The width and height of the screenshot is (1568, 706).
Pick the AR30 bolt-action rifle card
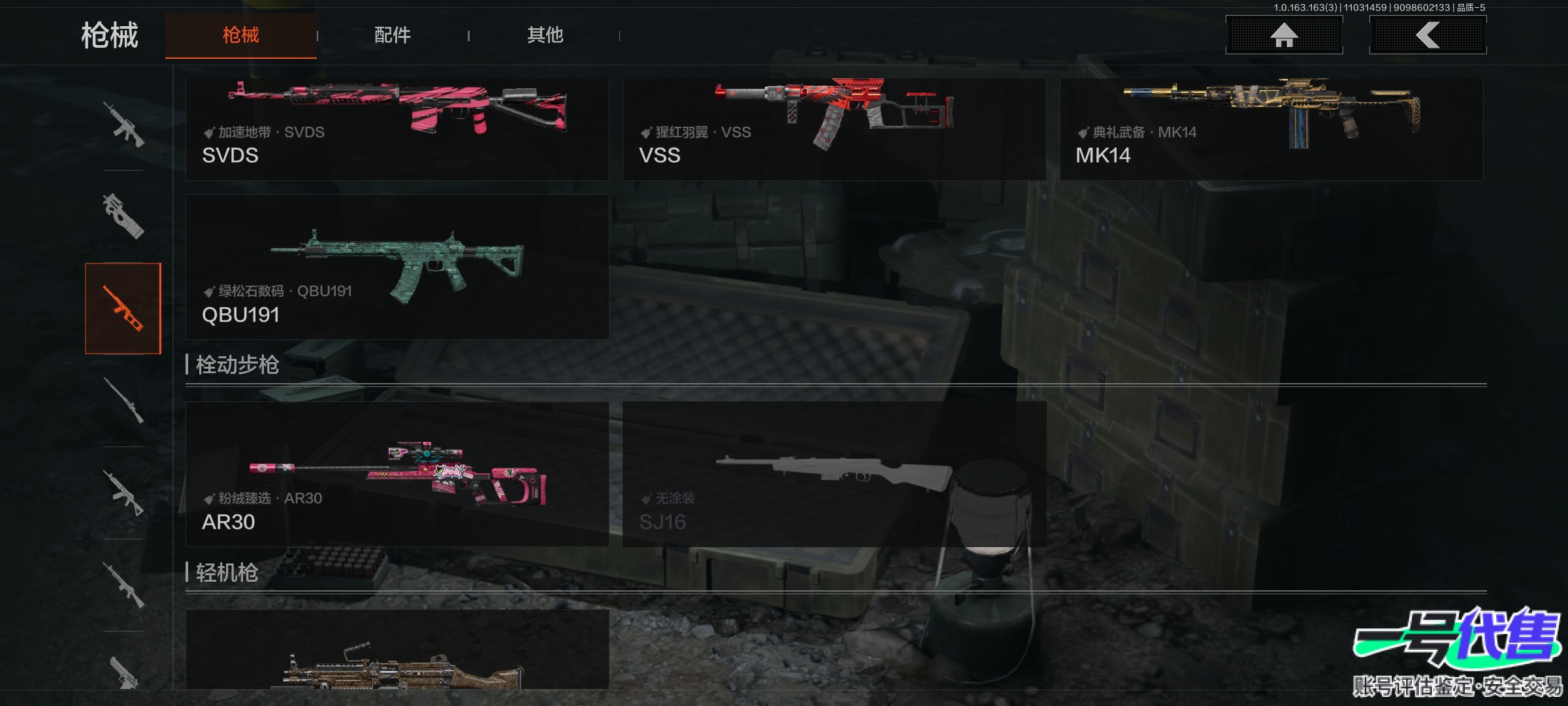[x=397, y=474]
